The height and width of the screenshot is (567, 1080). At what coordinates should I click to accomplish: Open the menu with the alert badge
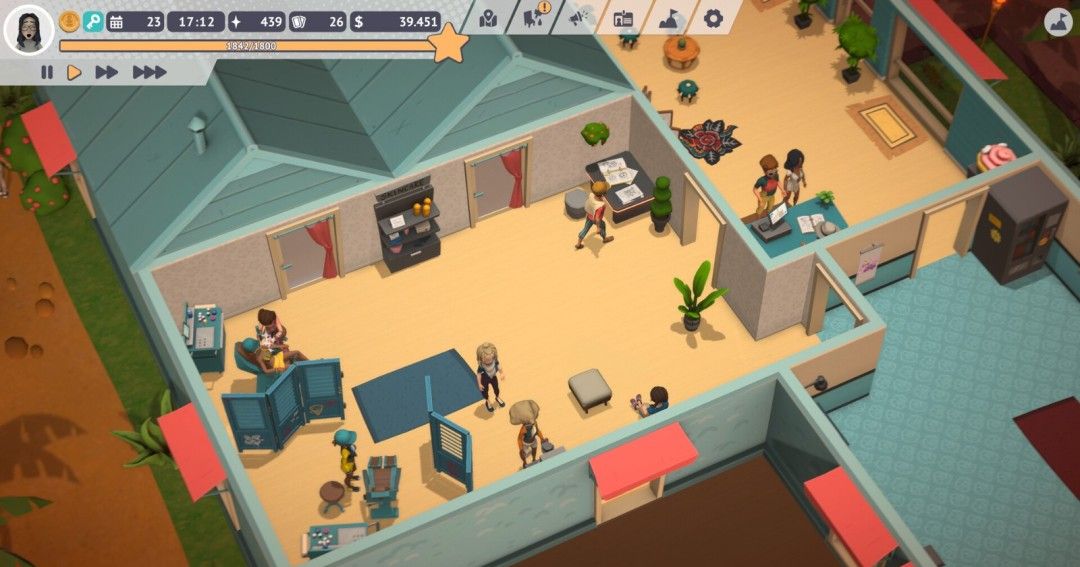pyautogui.click(x=536, y=16)
